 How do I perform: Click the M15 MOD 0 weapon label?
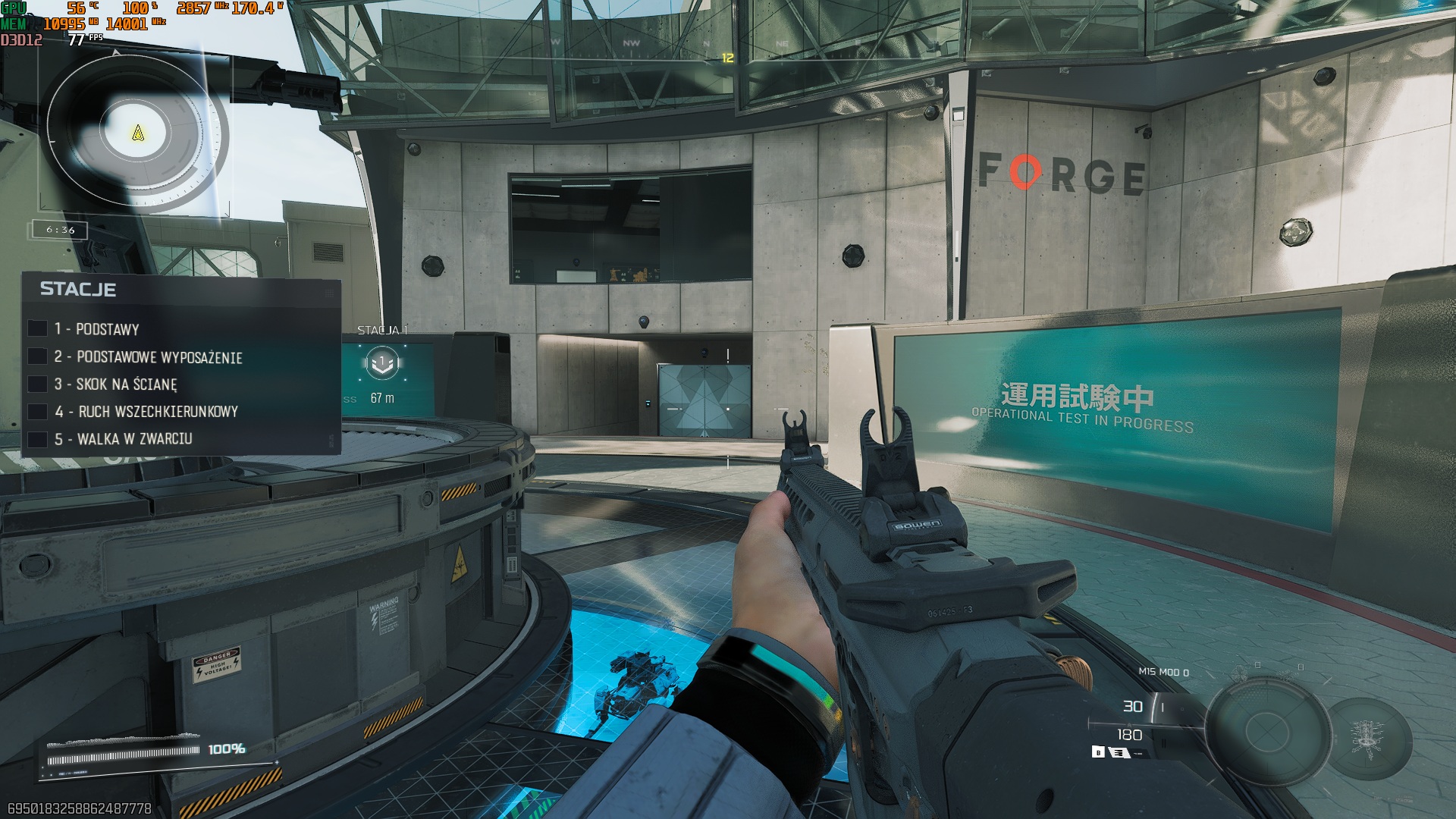[x=1163, y=672]
